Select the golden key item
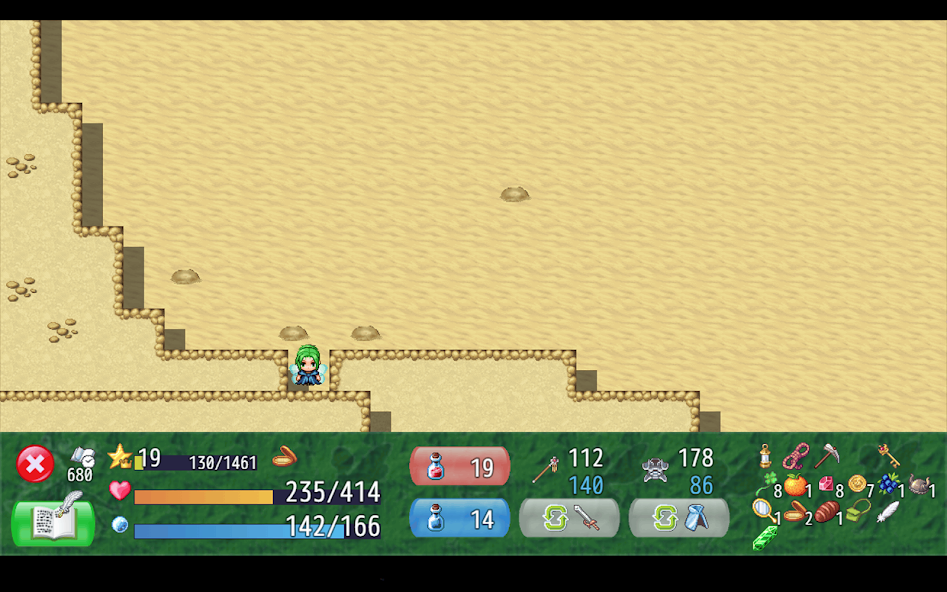The height and width of the screenshot is (592, 947). click(x=888, y=456)
